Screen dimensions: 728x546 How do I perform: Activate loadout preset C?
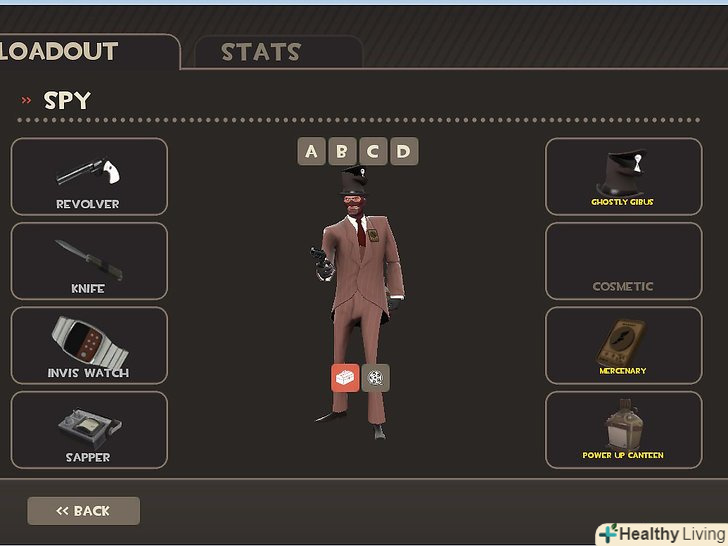click(373, 152)
